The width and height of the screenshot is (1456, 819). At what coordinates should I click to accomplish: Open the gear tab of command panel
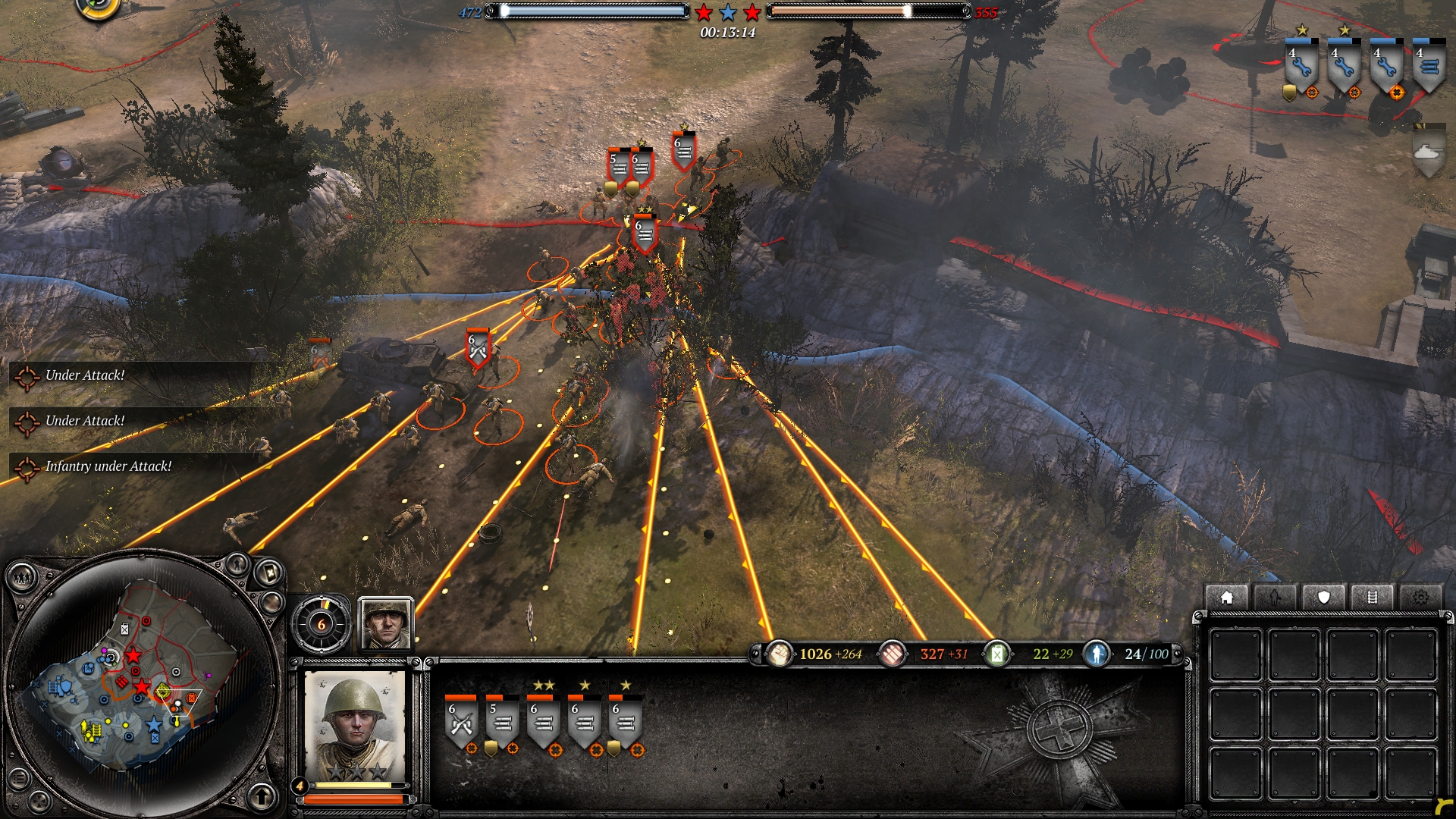pos(1420,598)
